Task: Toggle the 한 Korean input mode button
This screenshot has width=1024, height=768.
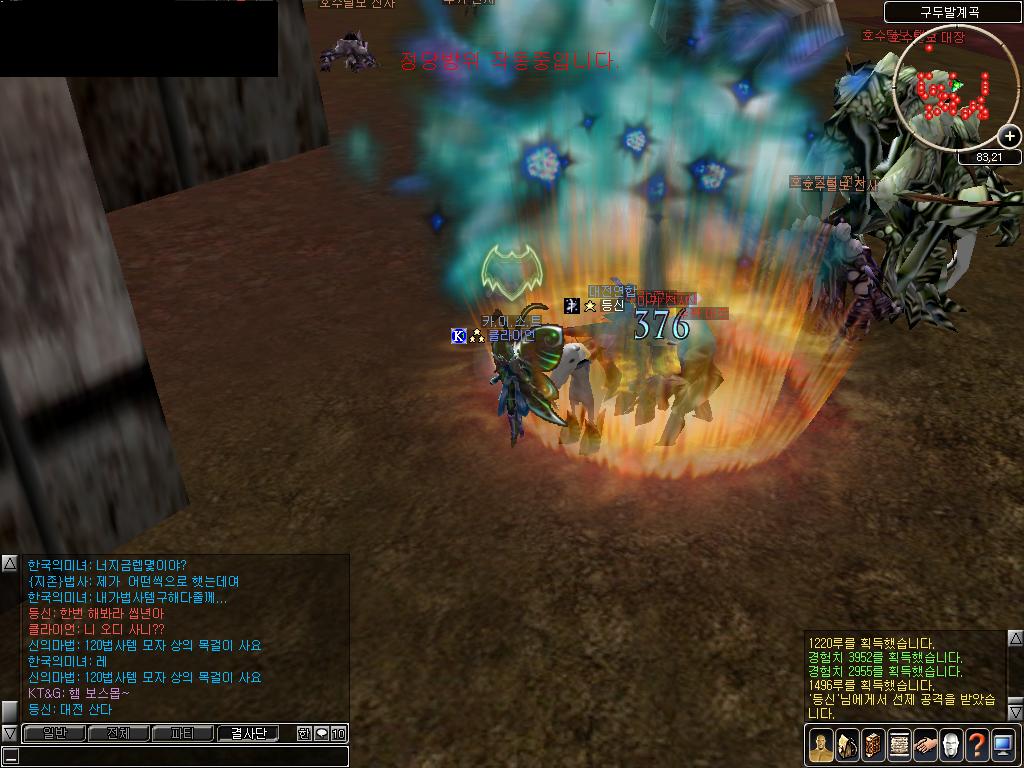Action: click(304, 734)
